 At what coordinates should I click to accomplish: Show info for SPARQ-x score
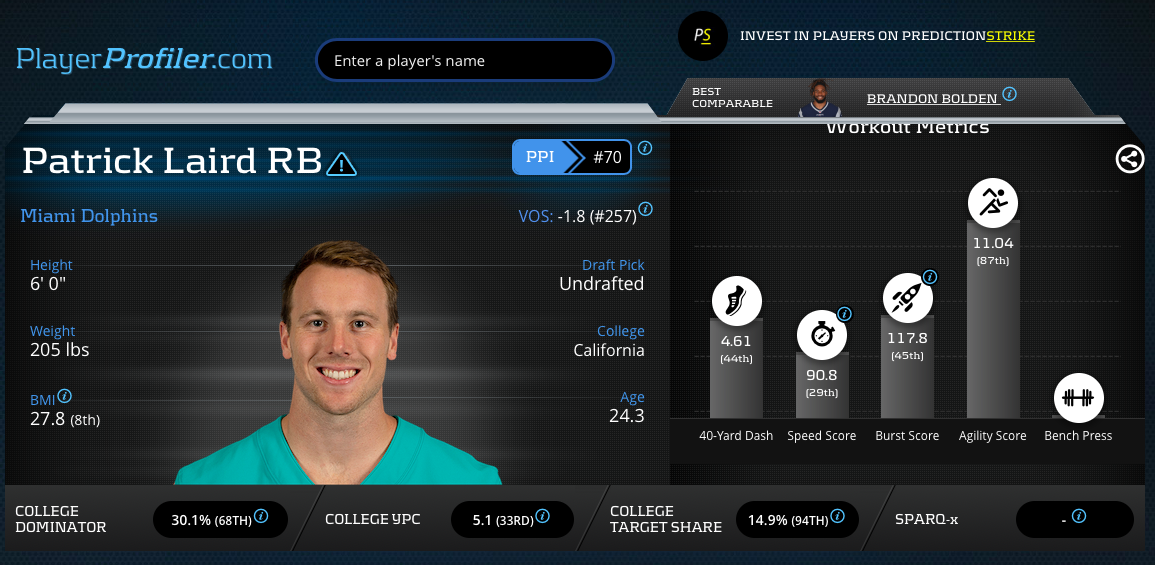point(1079,516)
